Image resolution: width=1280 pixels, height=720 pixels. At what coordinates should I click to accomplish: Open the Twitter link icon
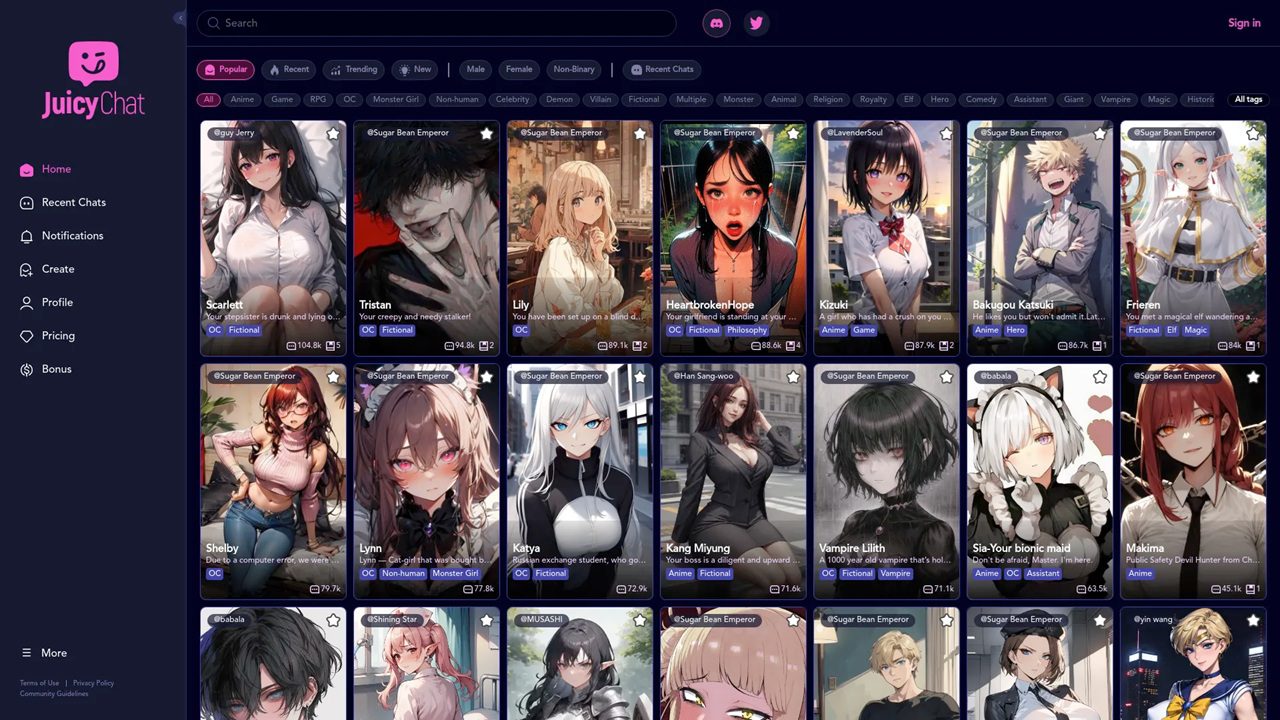coord(756,23)
